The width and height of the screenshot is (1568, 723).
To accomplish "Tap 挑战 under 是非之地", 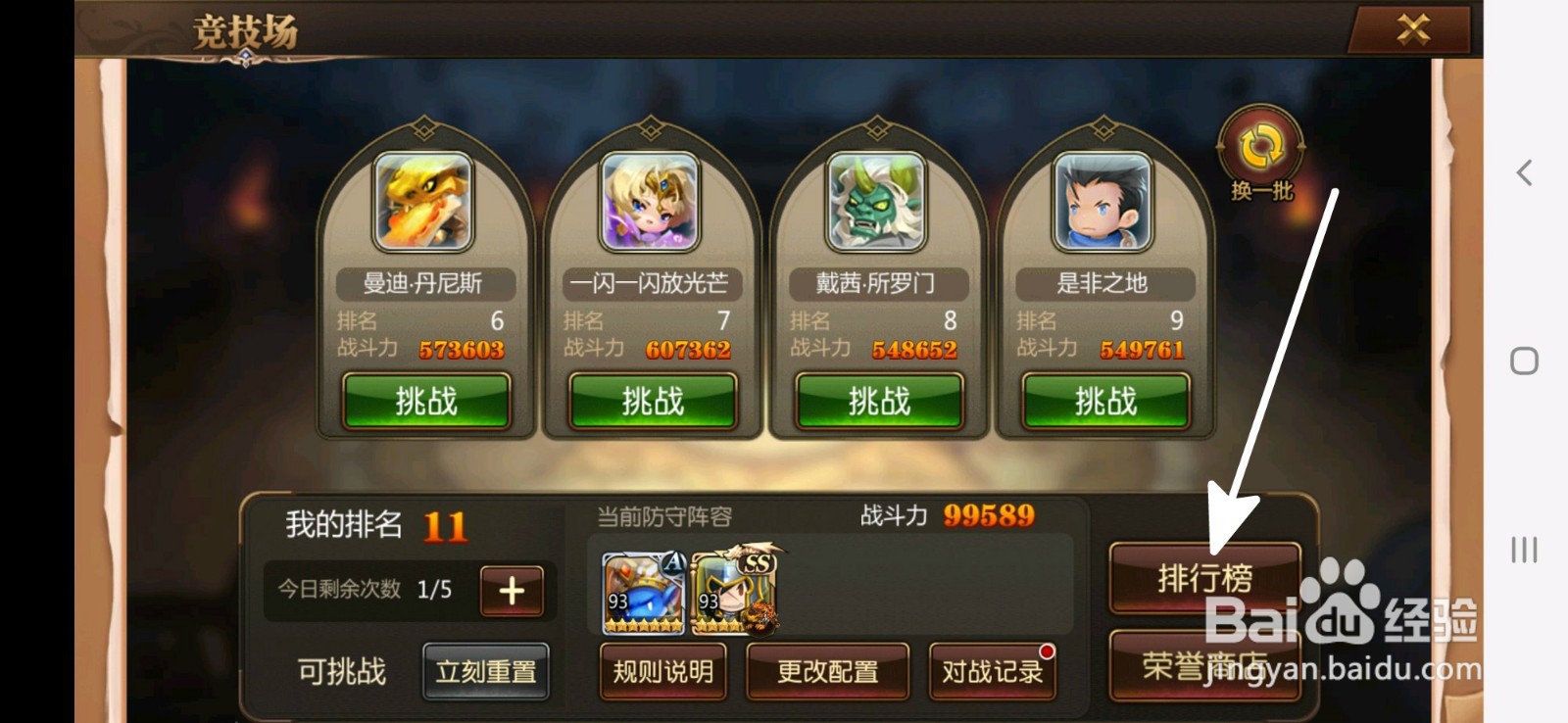I will (1104, 401).
